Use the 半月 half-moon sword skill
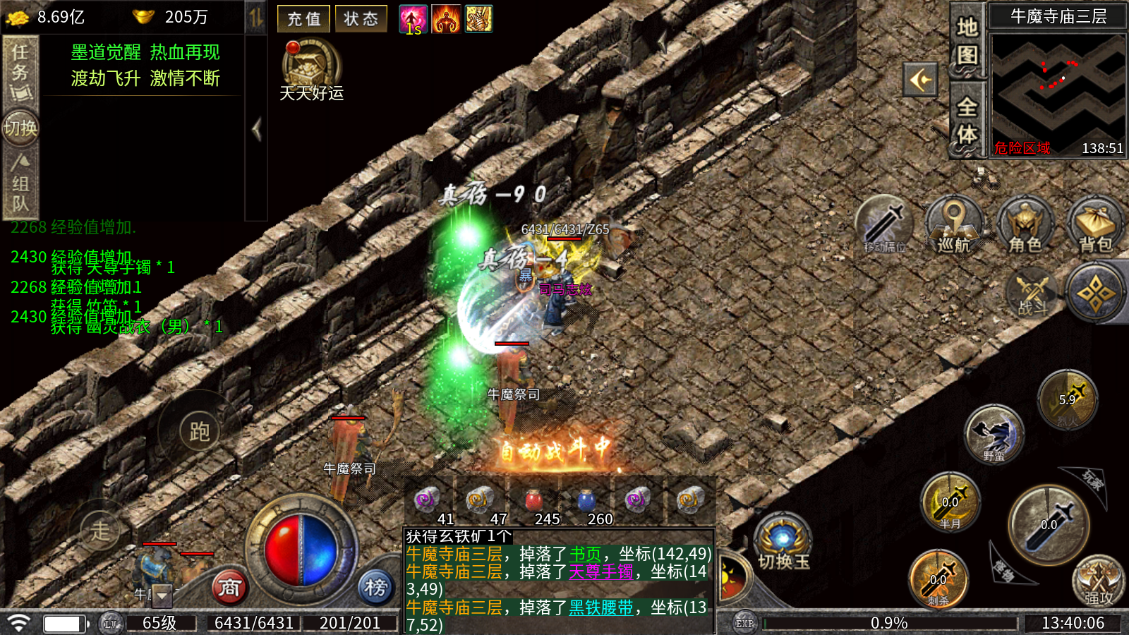The height and width of the screenshot is (635, 1129). click(949, 499)
